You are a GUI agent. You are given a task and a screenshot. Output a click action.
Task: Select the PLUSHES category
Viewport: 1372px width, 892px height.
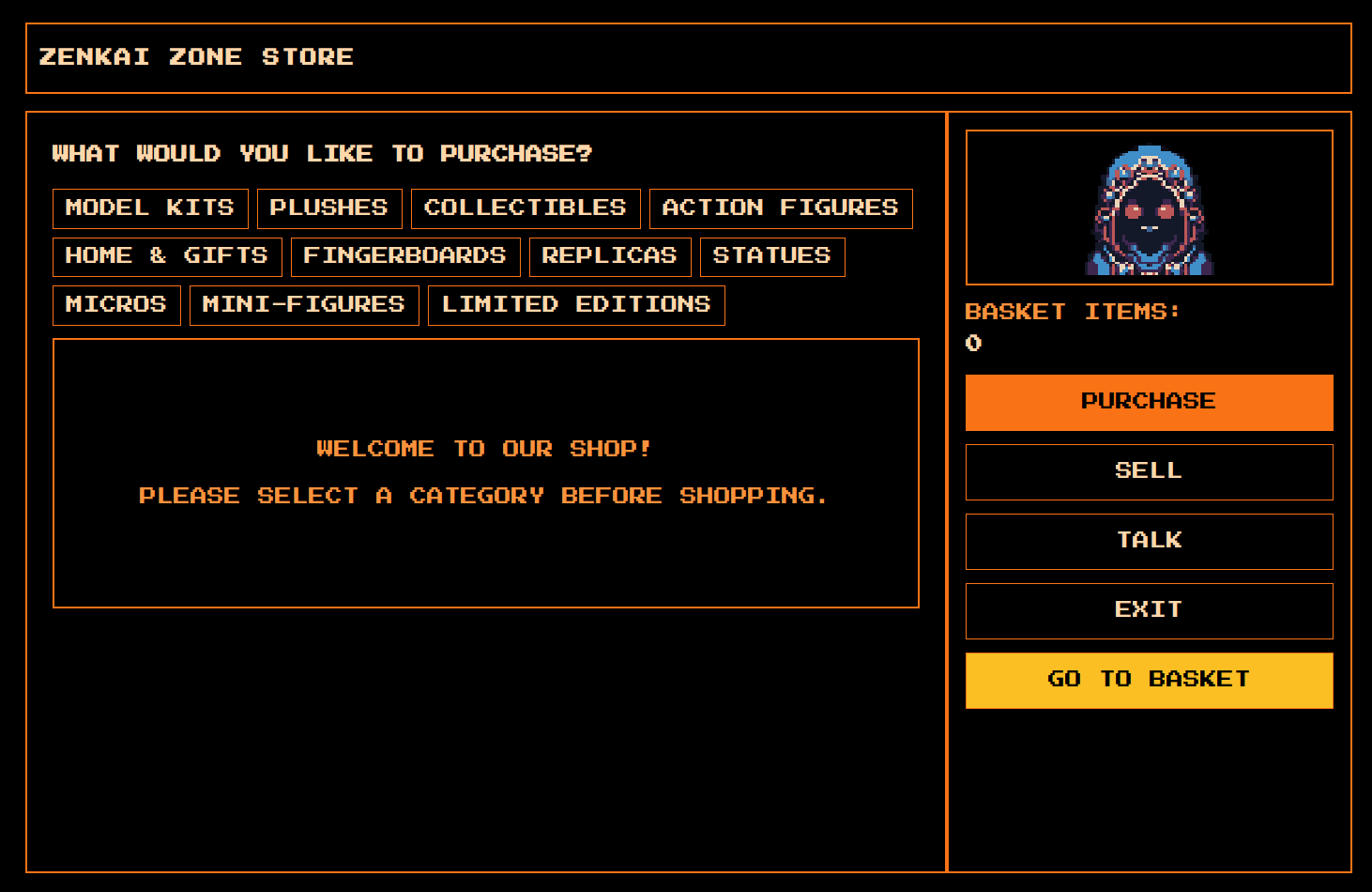pyautogui.click(x=329, y=208)
